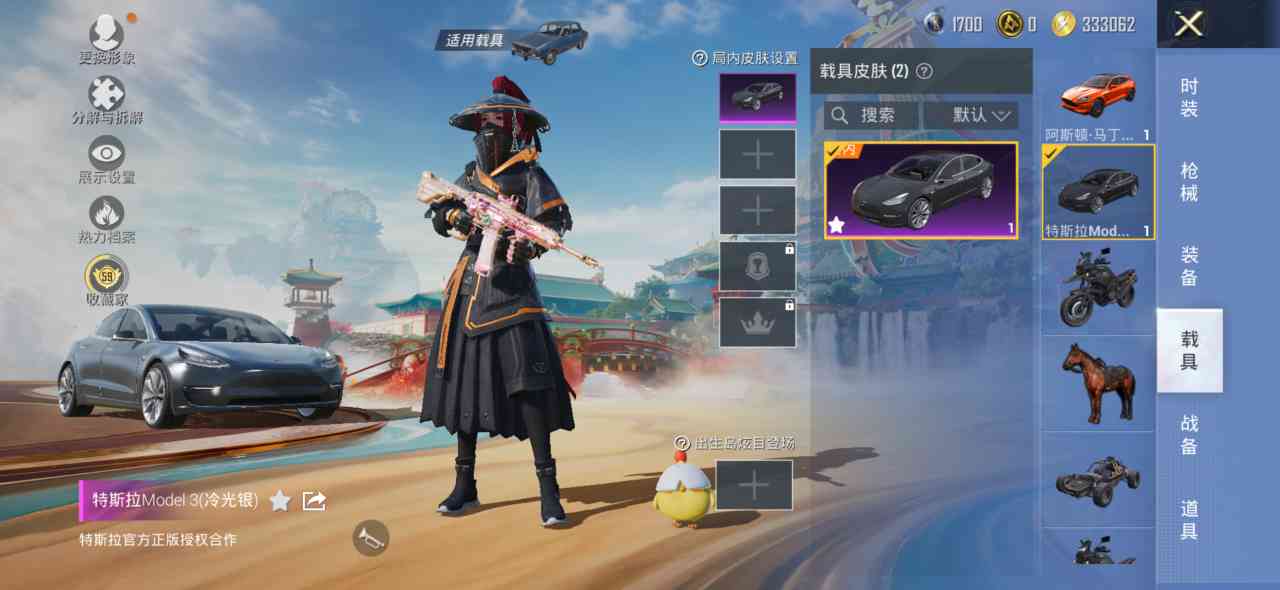Open 分解与拆解 puzzle piece icon
1280x590 pixels.
[107, 97]
